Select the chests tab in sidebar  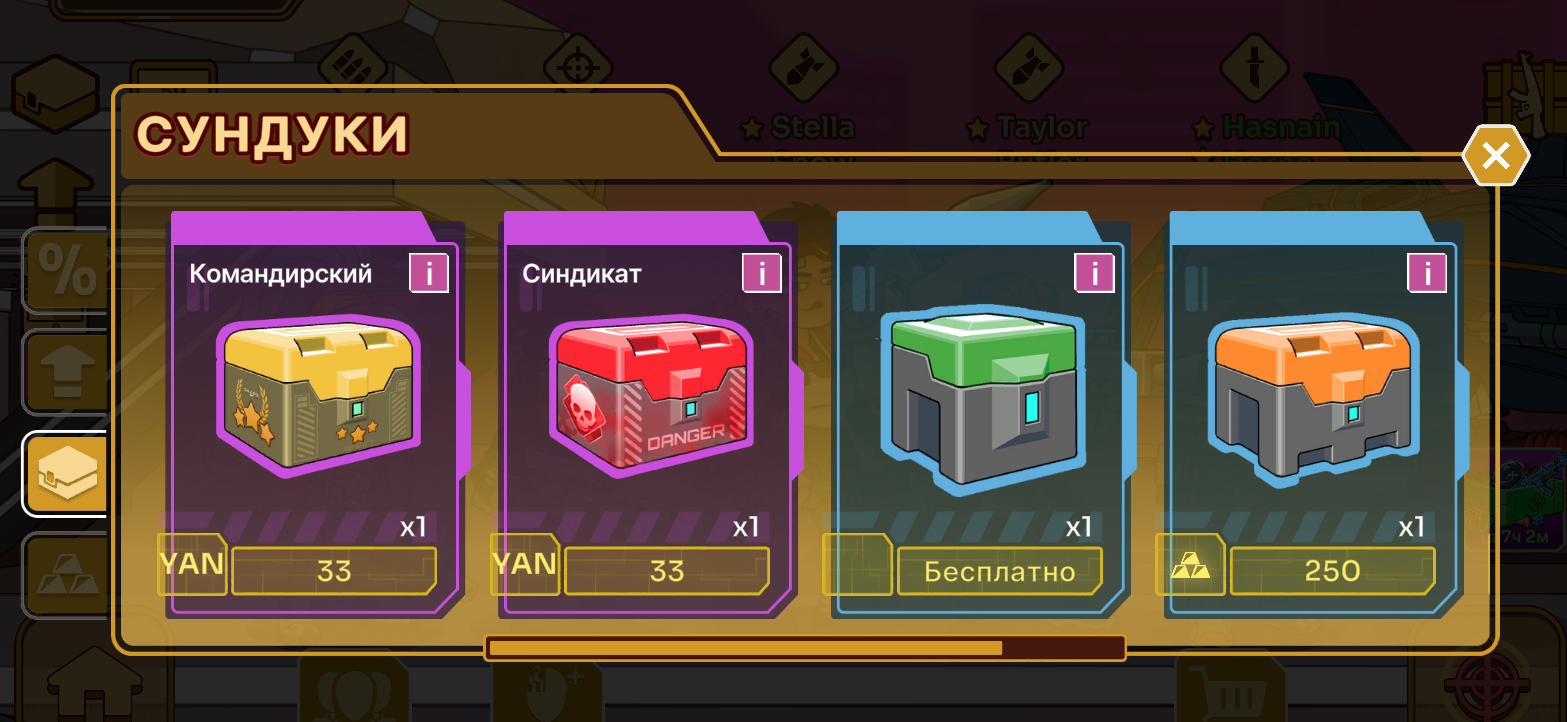[66, 473]
